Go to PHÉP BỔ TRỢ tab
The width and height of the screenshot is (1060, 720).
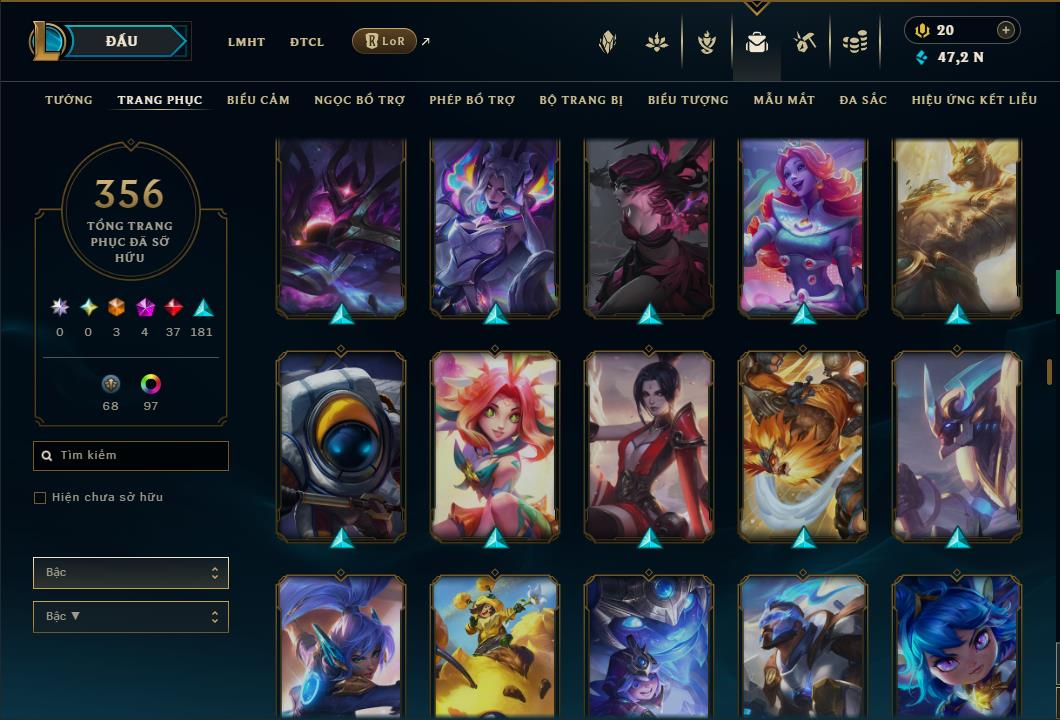pyautogui.click(x=472, y=100)
